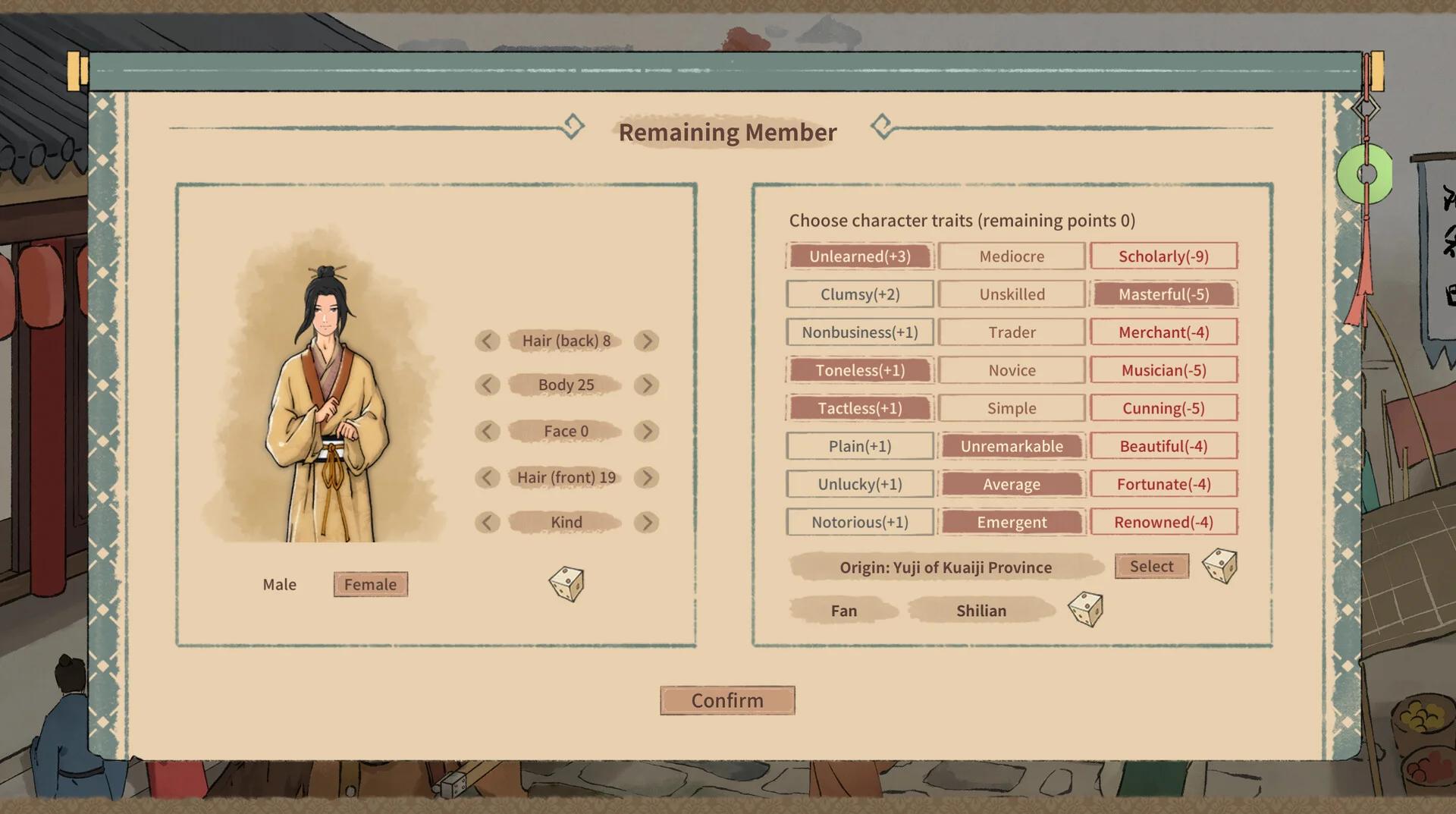Screen dimensions: 1456x814
Task: Randomize the name Fan Shilian with dice
Action: (x=1085, y=609)
